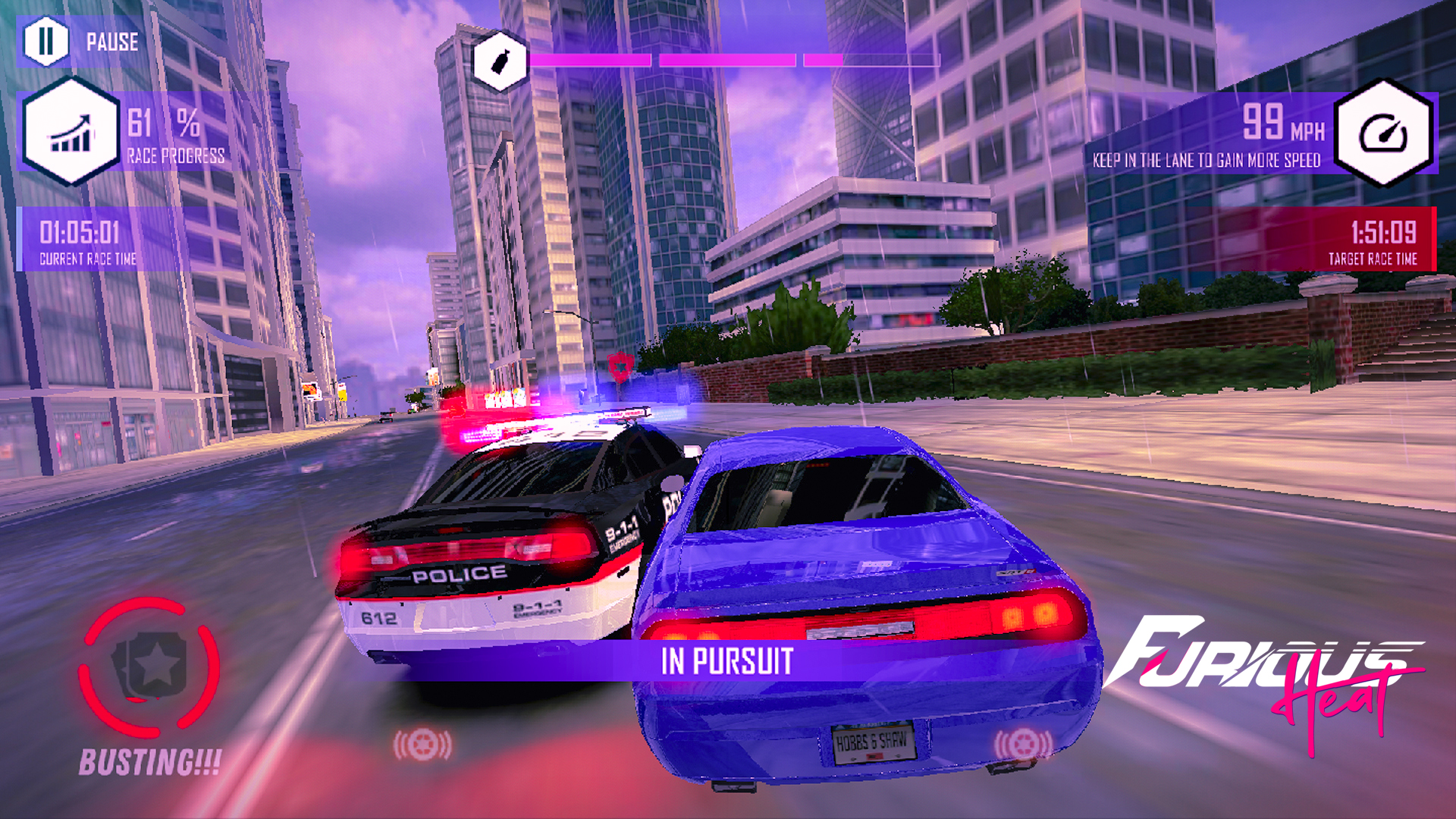Select the IN PURSUIT banner
This screenshot has height=819, width=1456.
point(728,660)
